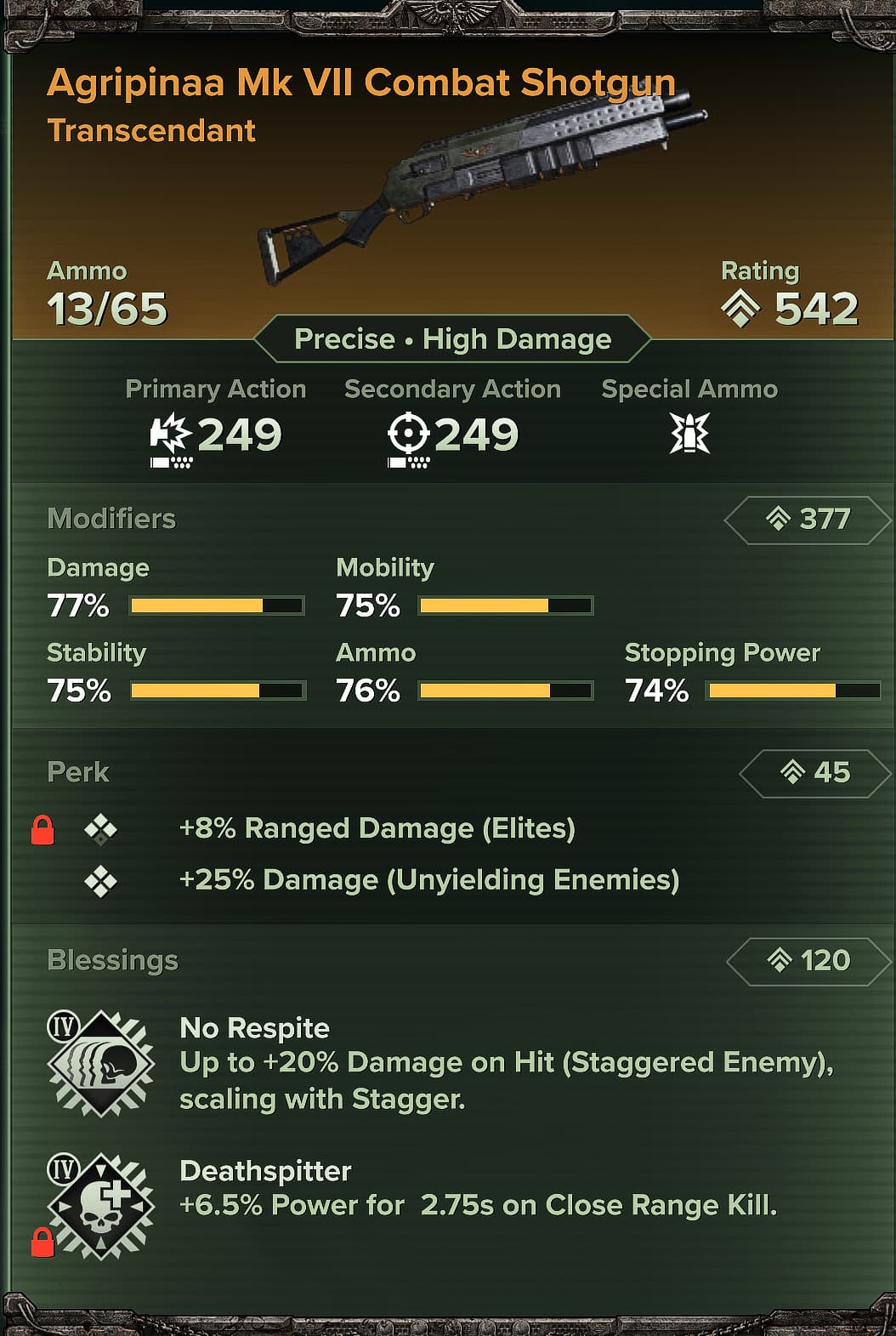896x1336 pixels.
Task: Click the red lock beside the Ranged Damage (Elites) perk
Action: click(x=43, y=829)
